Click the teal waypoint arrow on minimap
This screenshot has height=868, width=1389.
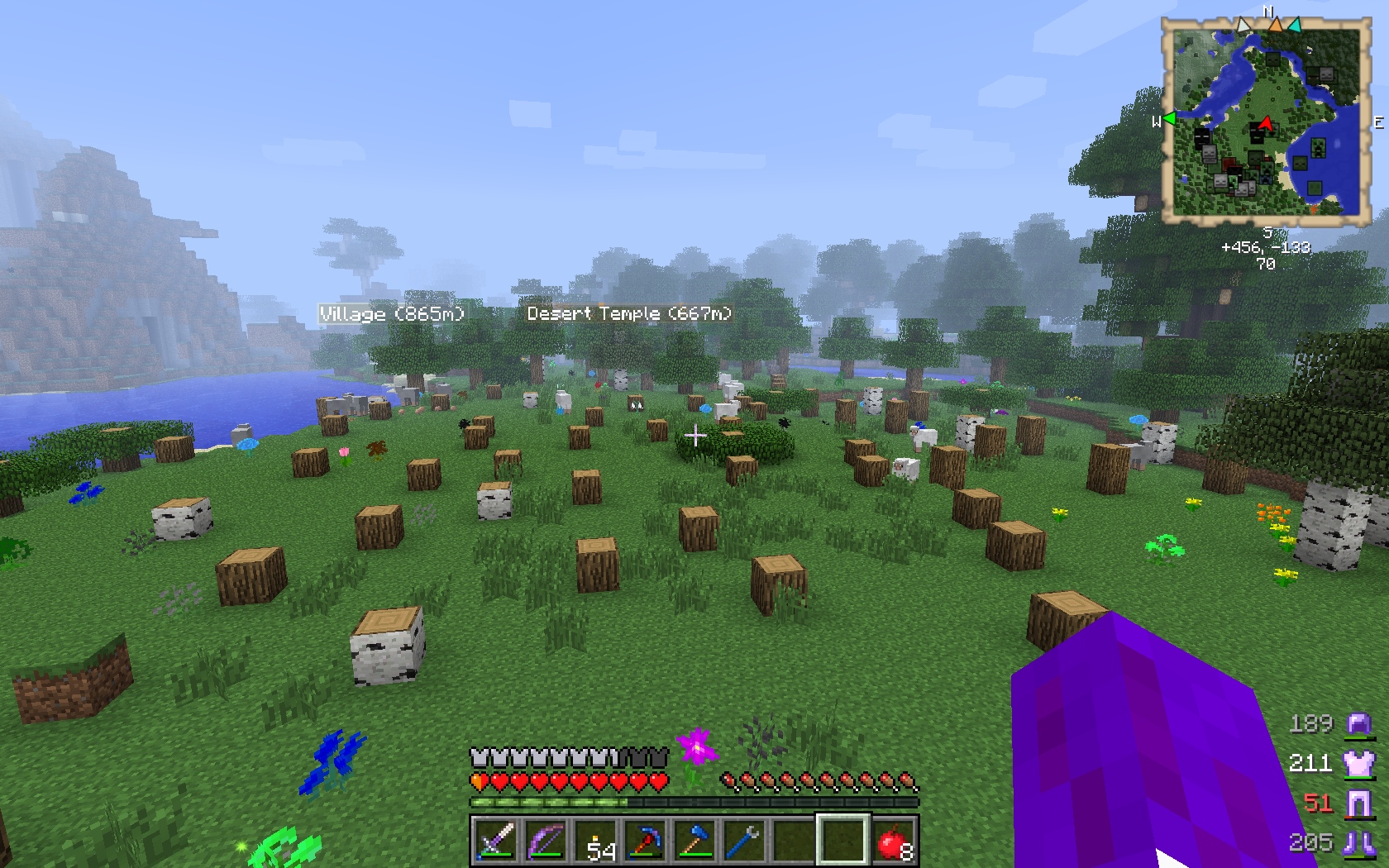click(x=1294, y=25)
